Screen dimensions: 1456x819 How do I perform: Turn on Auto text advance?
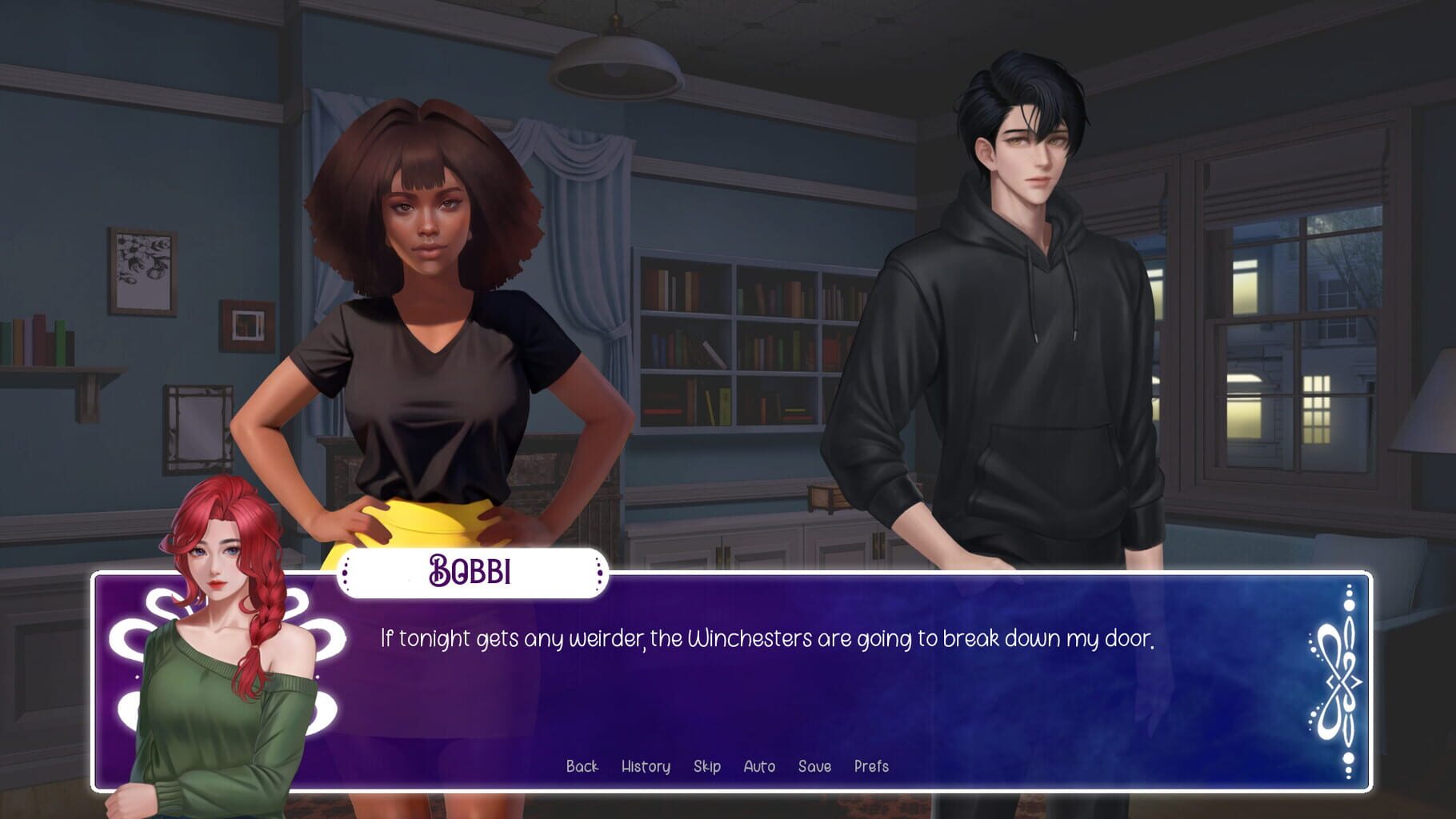tap(760, 765)
